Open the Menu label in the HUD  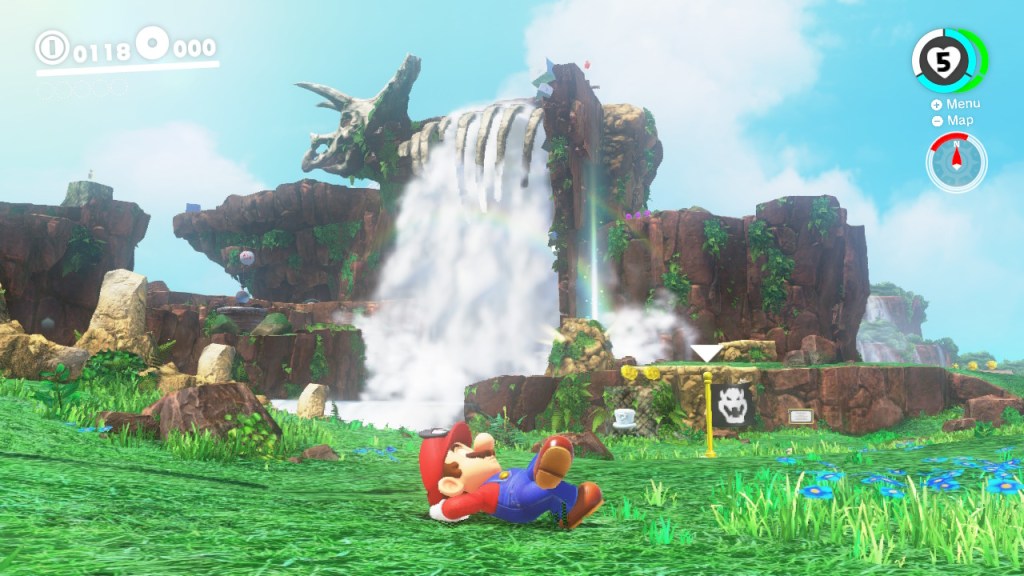956,104
